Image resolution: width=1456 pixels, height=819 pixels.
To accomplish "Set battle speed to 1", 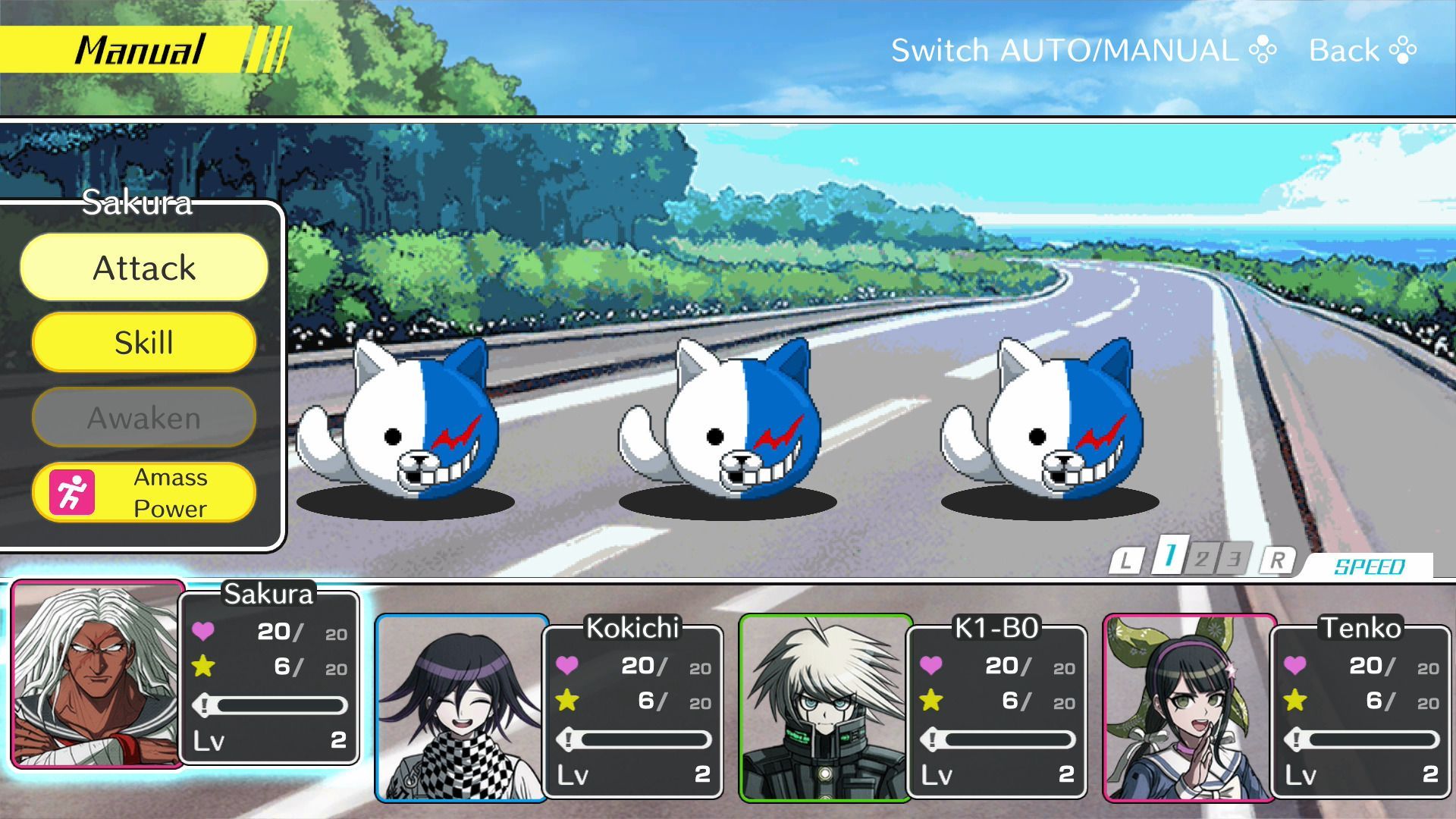I will tap(1169, 557).
